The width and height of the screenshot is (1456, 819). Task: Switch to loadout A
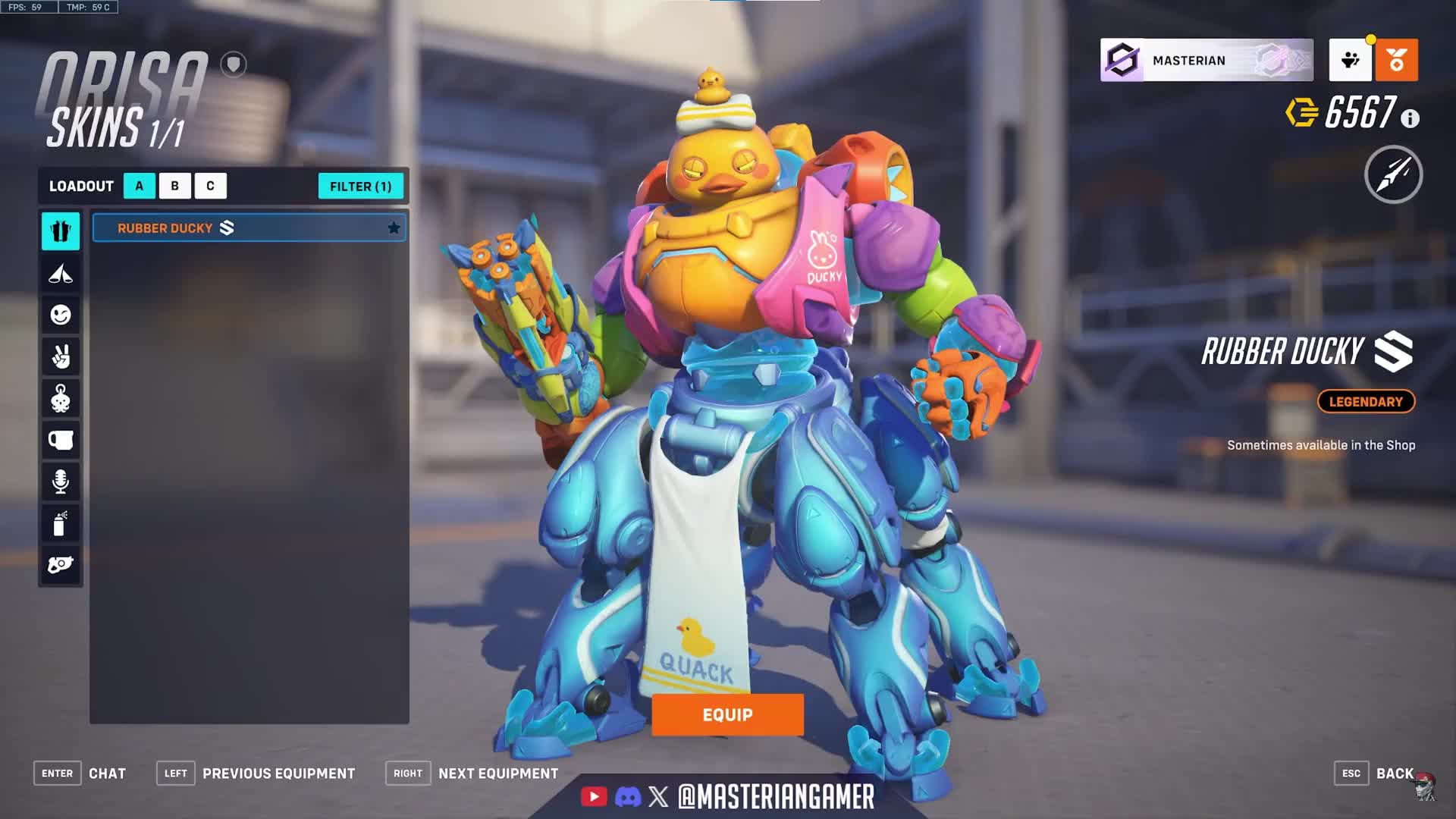(140, 186)
